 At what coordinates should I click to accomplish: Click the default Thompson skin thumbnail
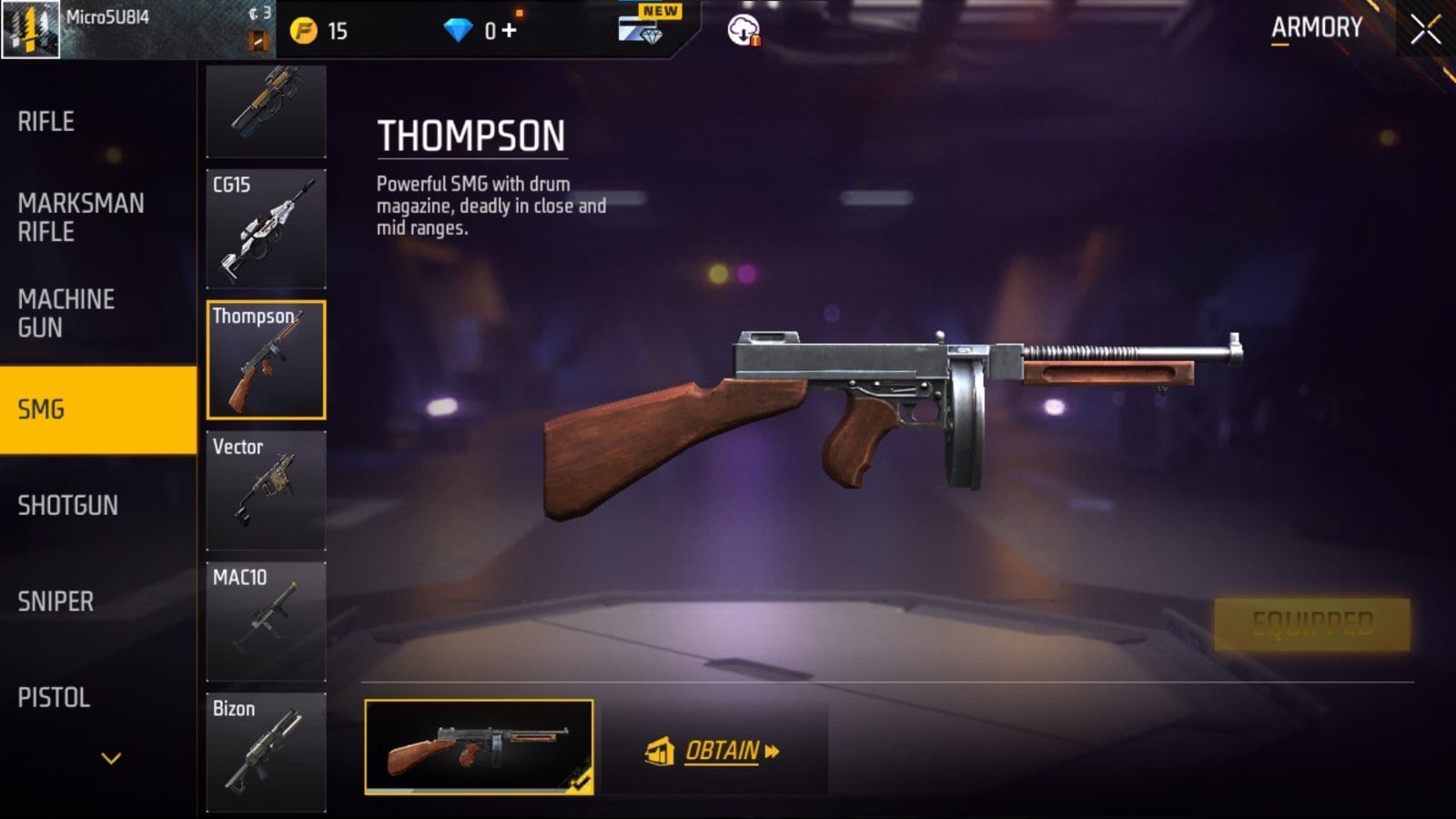tap(479, 747)
